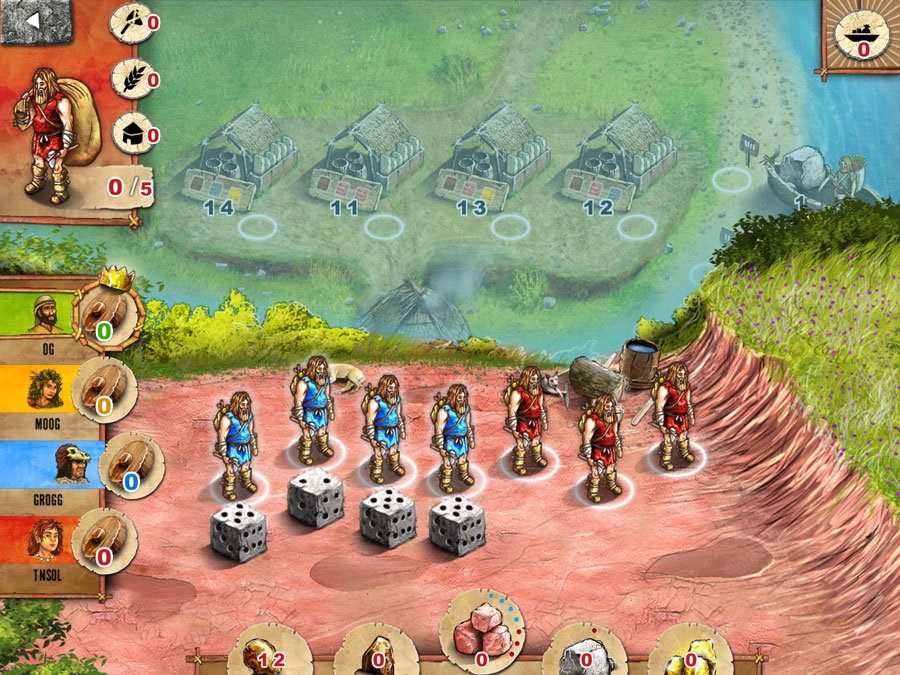Select TNSOL's player panel

tap(50, 545)
